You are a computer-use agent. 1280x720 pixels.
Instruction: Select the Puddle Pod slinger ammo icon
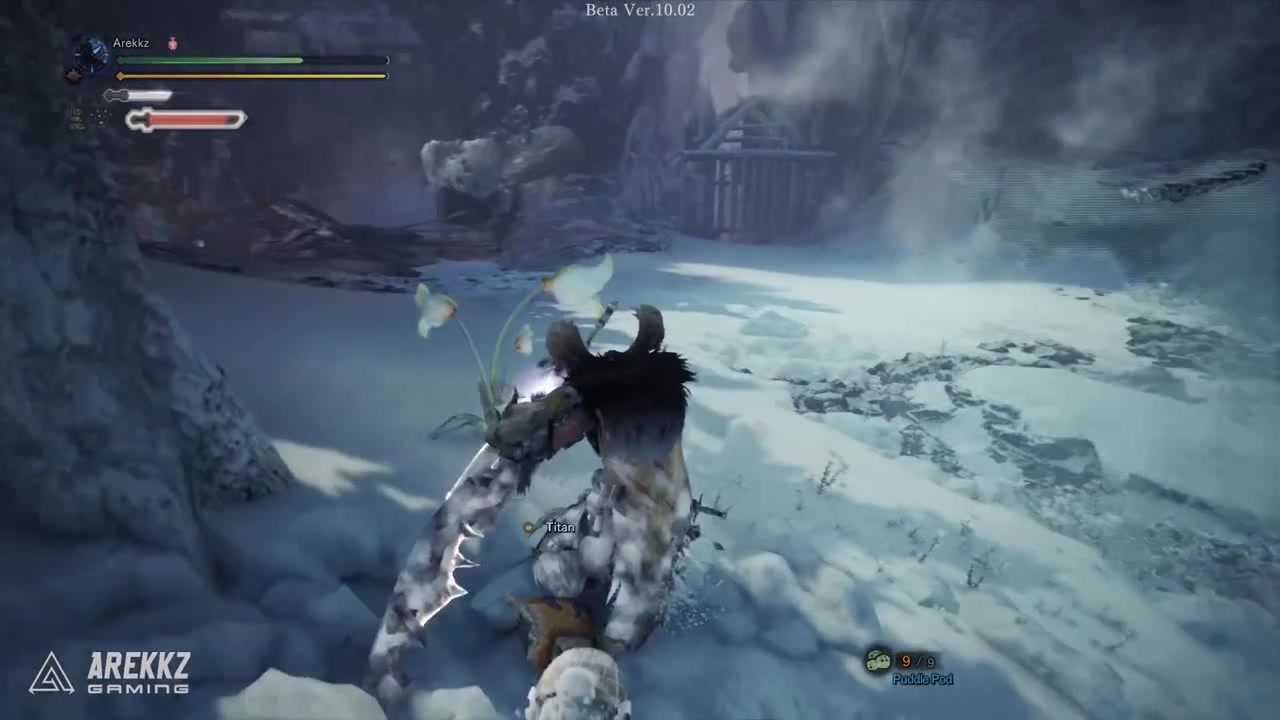coord(878,661)
